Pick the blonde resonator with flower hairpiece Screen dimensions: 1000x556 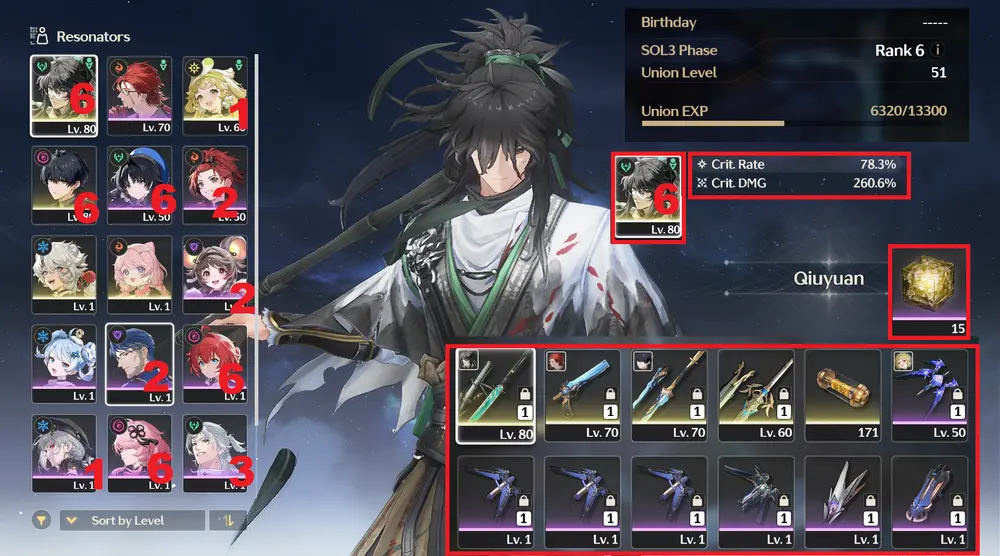pos(214,94)
